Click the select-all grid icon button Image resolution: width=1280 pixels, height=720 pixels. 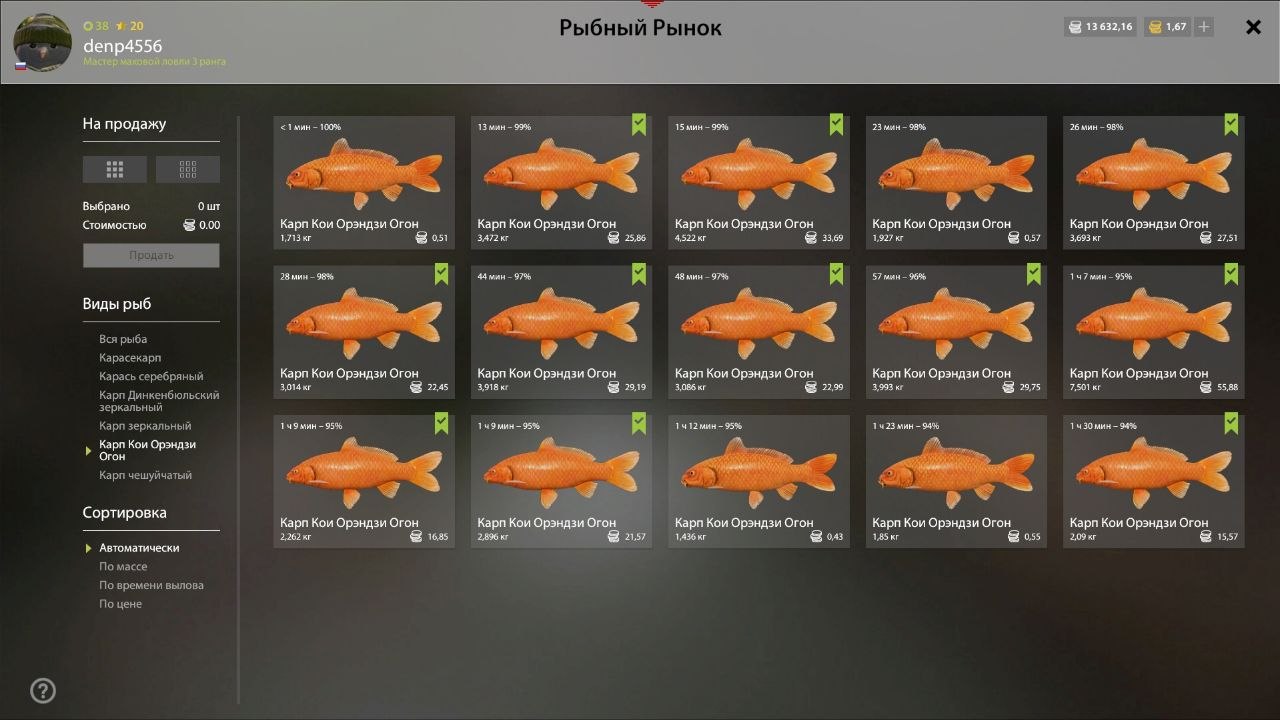(115, 170)
